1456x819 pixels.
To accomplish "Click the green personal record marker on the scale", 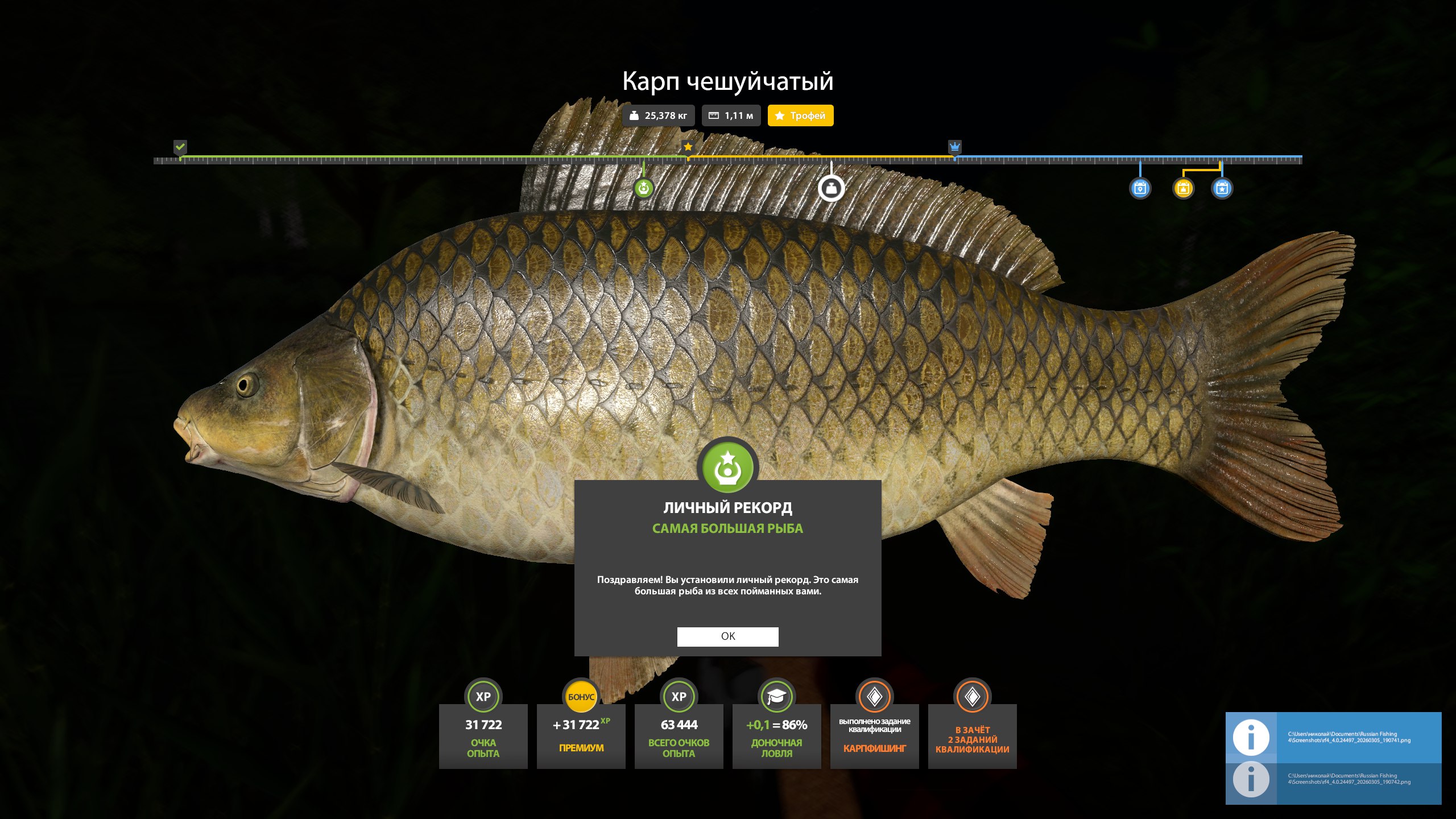I will [x=644, y=188].
